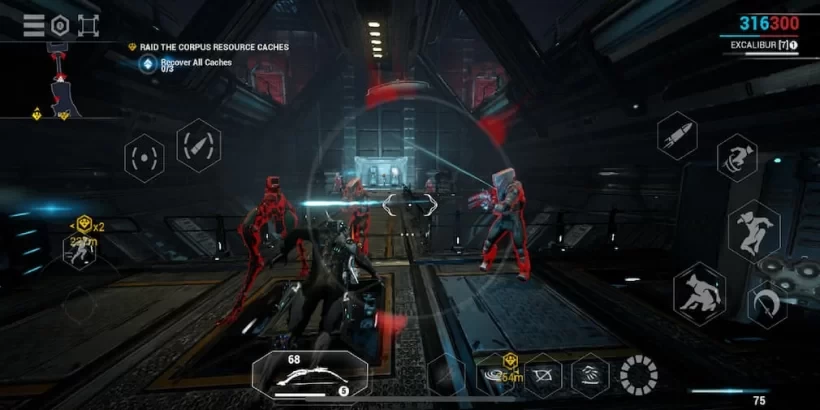
Task: Tap the crouching figure button
Action: (699, 293)
